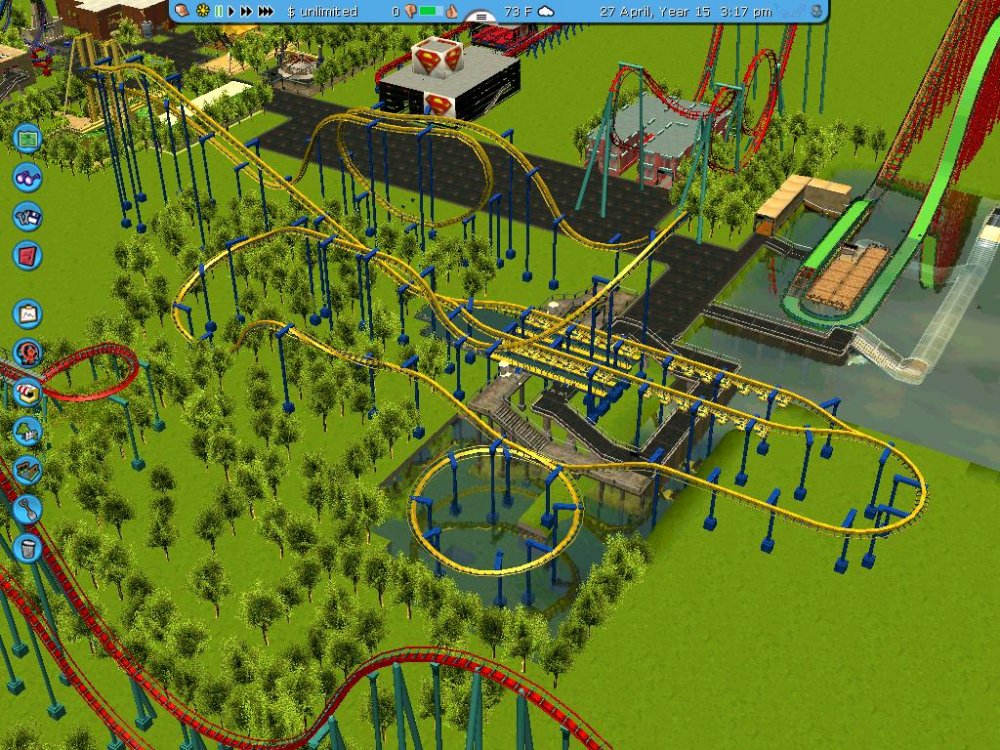Image resolution: width=1000 pixels, height=750 pixels.
Task: Set game speed to triple arrow fastest
Action: click(265, 11)
